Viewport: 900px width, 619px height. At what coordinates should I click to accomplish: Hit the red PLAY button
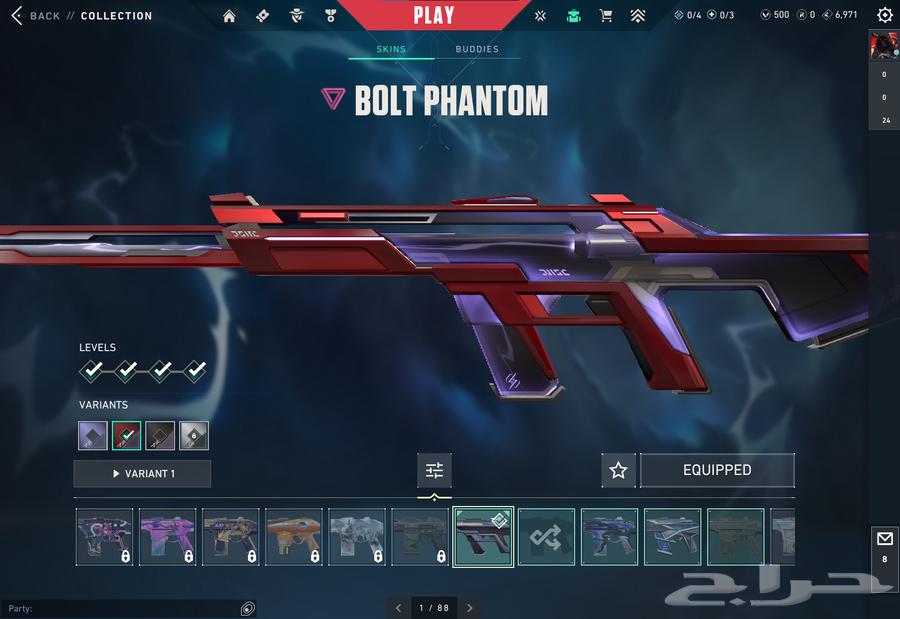(433, 15)
